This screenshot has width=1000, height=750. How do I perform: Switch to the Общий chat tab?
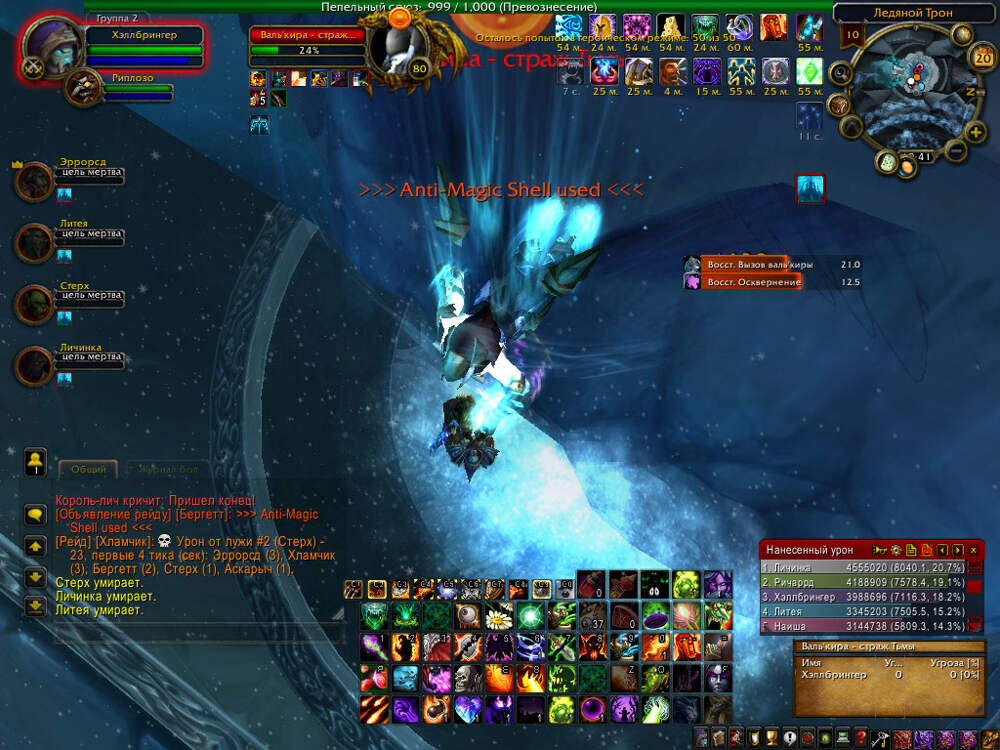coord(89,468)
